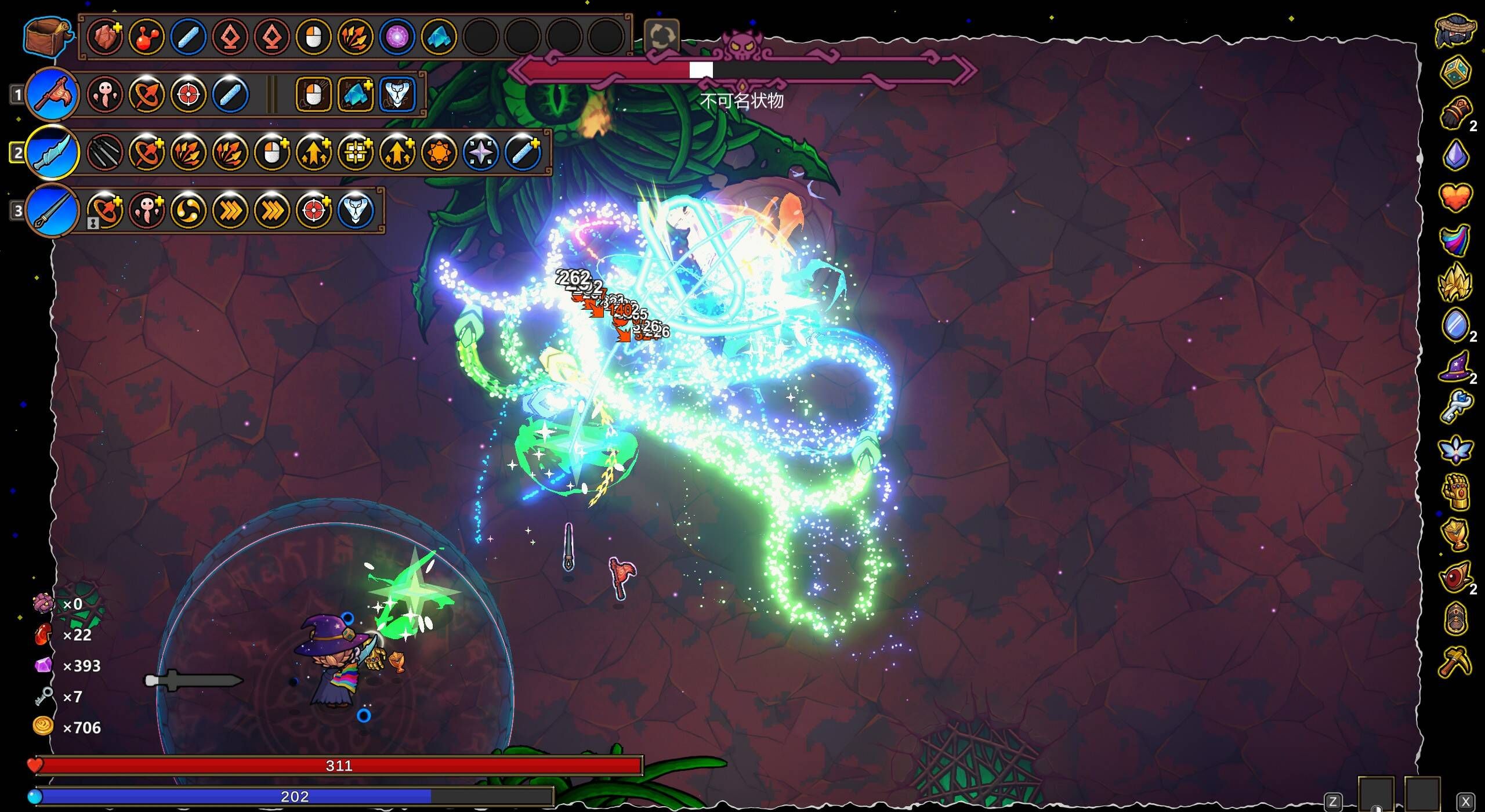Viewport: 1485px width, 812px height.
Task: Click the orange sun spell on wand 2
Action: pos(439,153)
